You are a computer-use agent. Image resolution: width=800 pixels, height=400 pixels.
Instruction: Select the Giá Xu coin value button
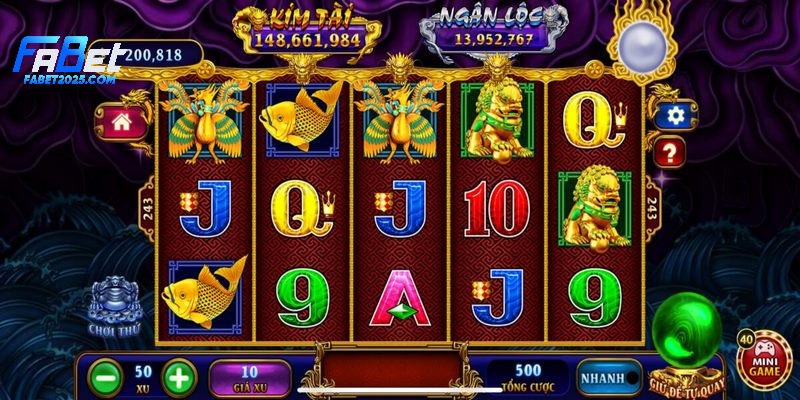point(249,378)
